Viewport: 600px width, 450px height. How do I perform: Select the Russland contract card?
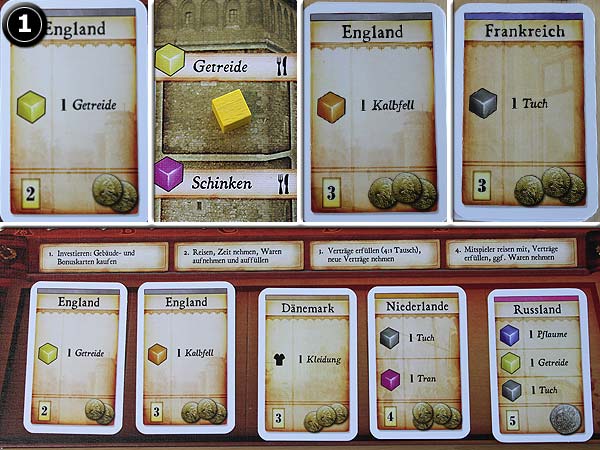(x=538, y=364)
